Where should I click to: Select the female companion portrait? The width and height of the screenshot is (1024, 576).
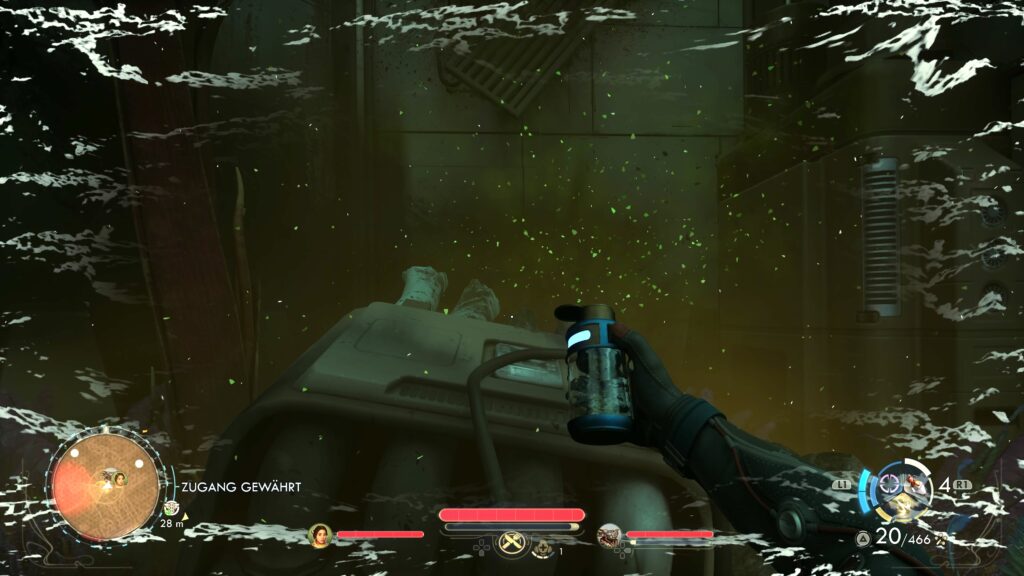[x=320, y=536]
